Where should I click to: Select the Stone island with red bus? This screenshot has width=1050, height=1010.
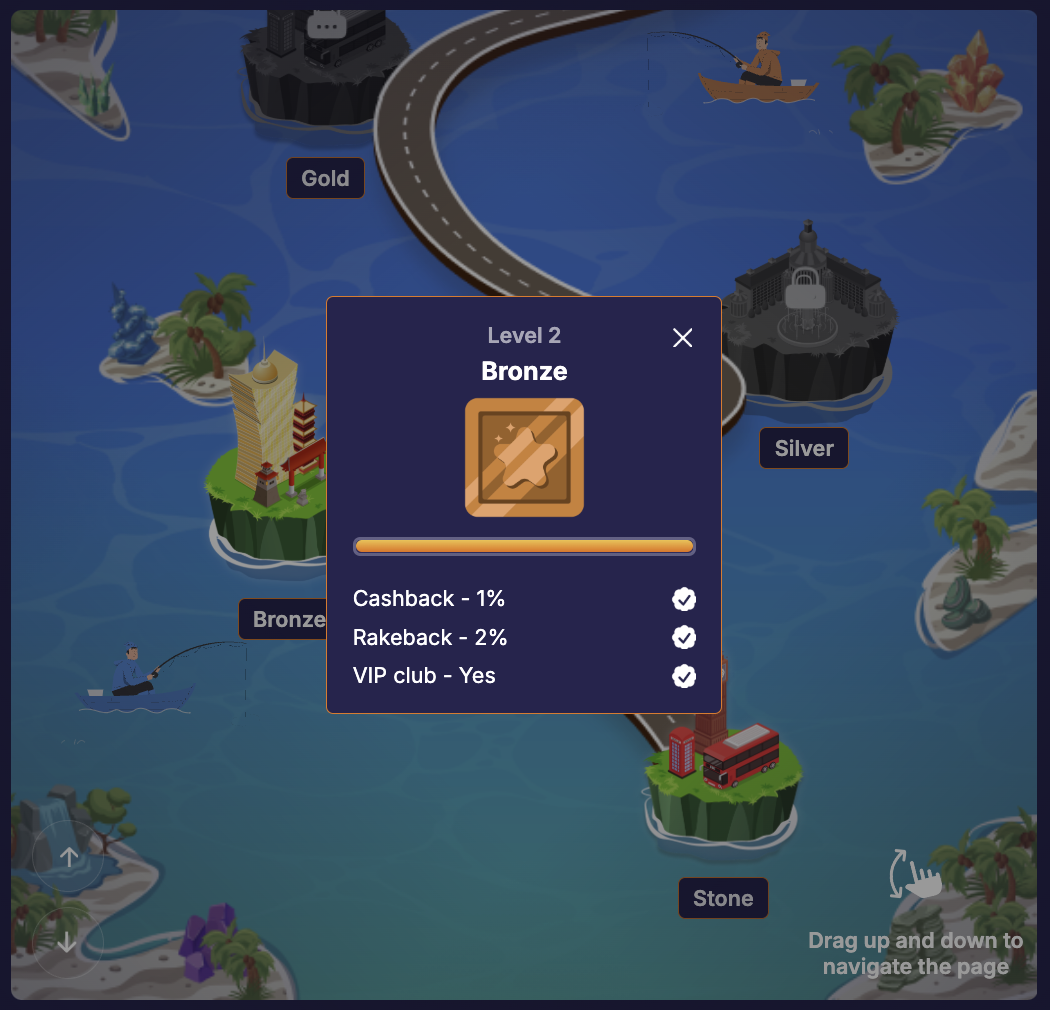[724, 770]
